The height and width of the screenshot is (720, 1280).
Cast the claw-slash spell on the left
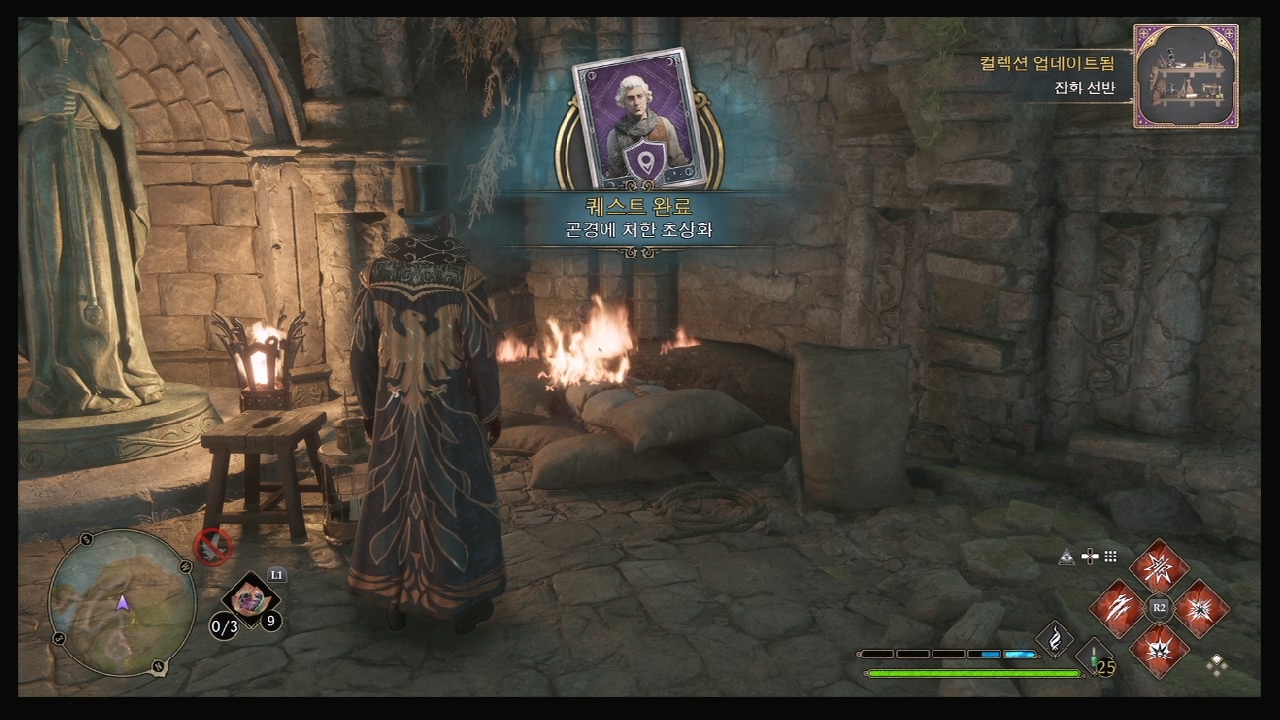tap(1117, 608)
